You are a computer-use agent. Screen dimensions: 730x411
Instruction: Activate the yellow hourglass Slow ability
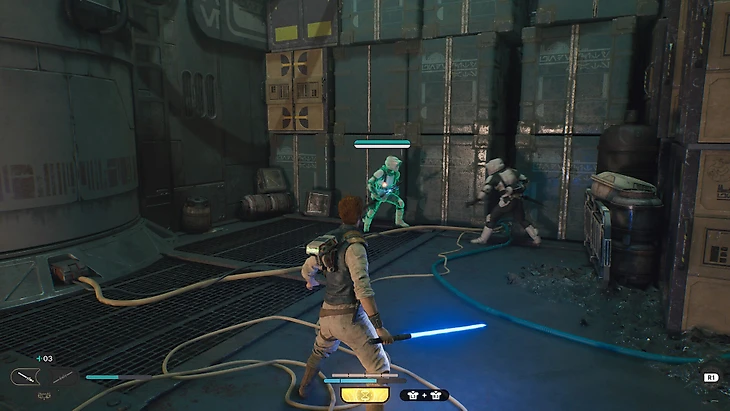365,395
